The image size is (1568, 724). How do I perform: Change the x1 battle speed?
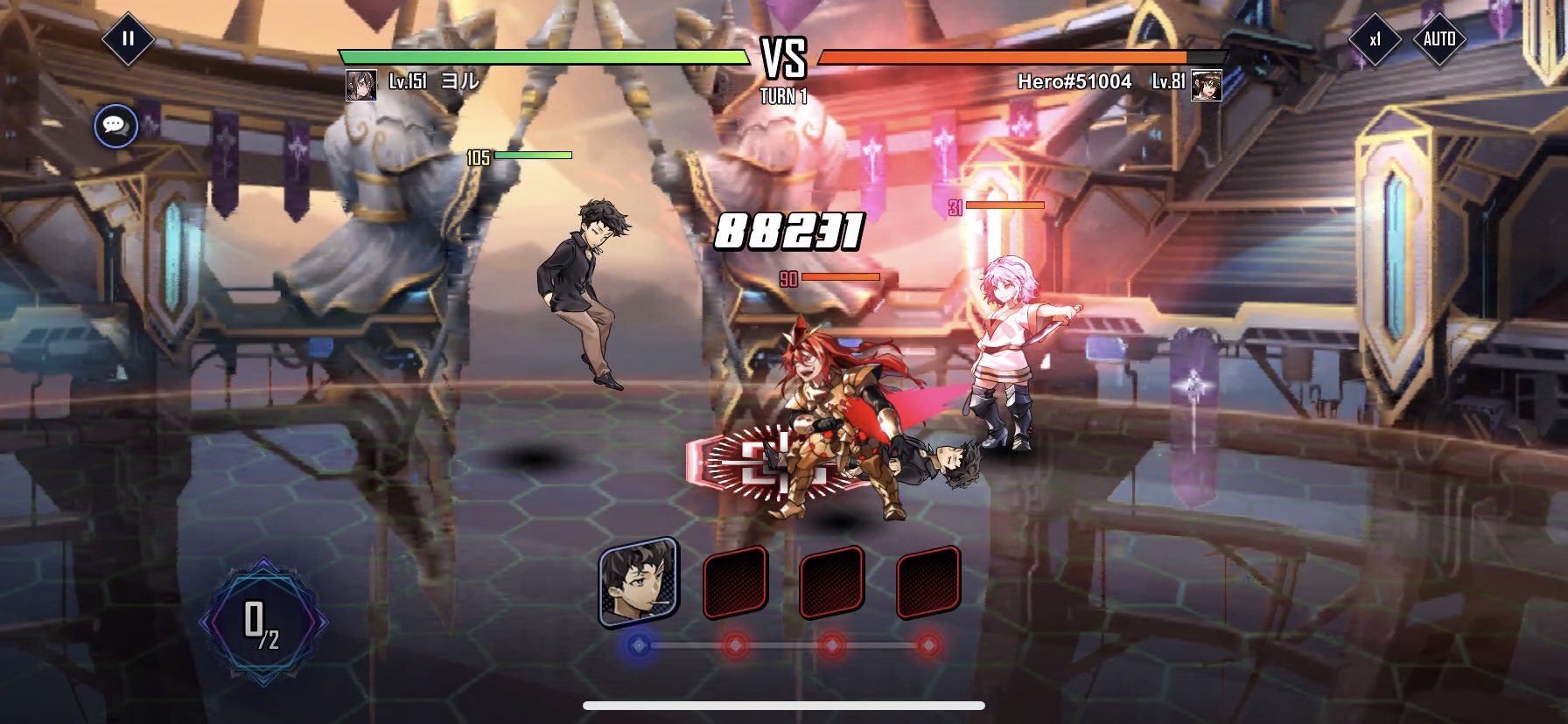1375,39
